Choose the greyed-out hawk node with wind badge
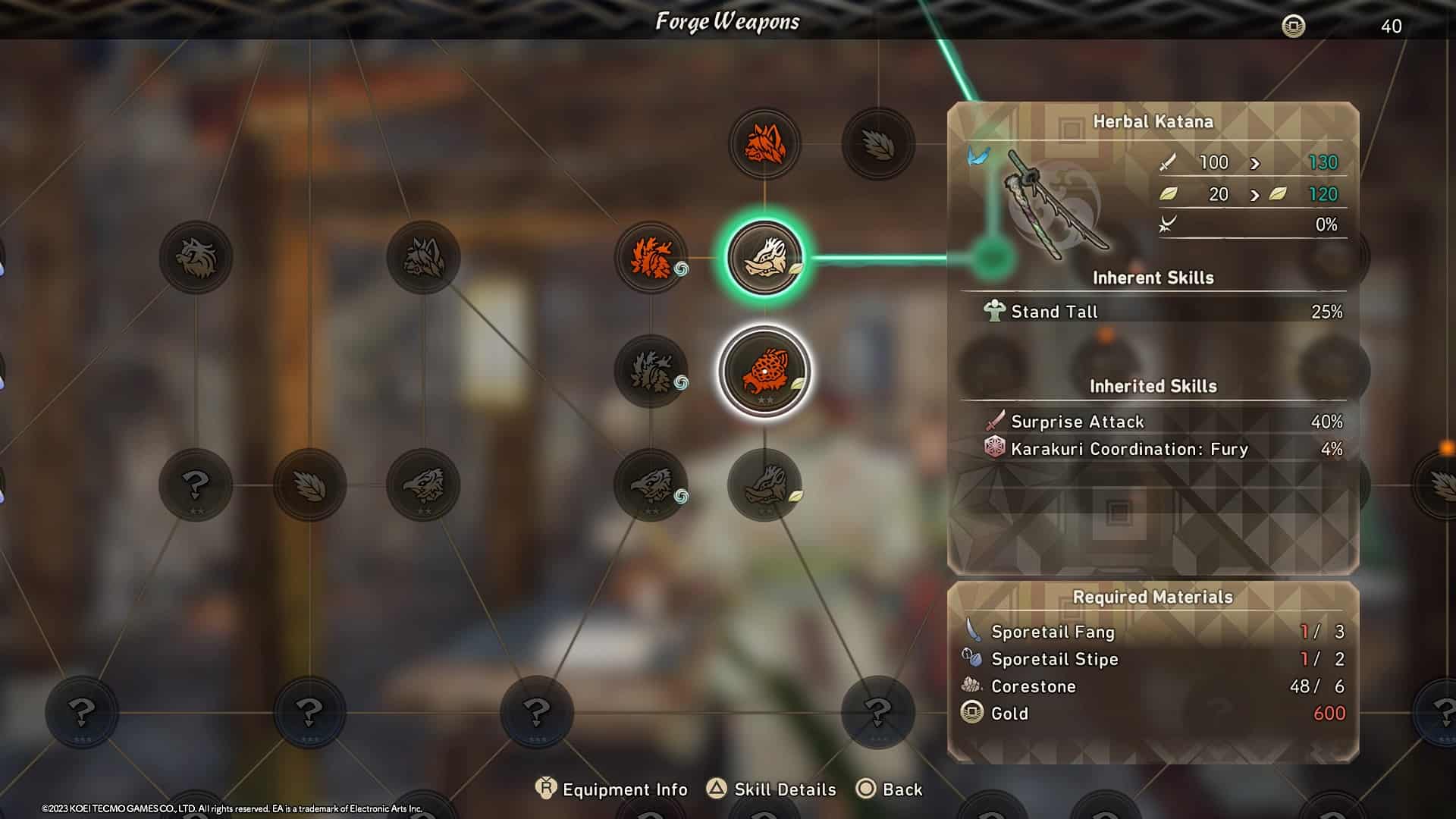1456x819 pixels. coord(651,485)
